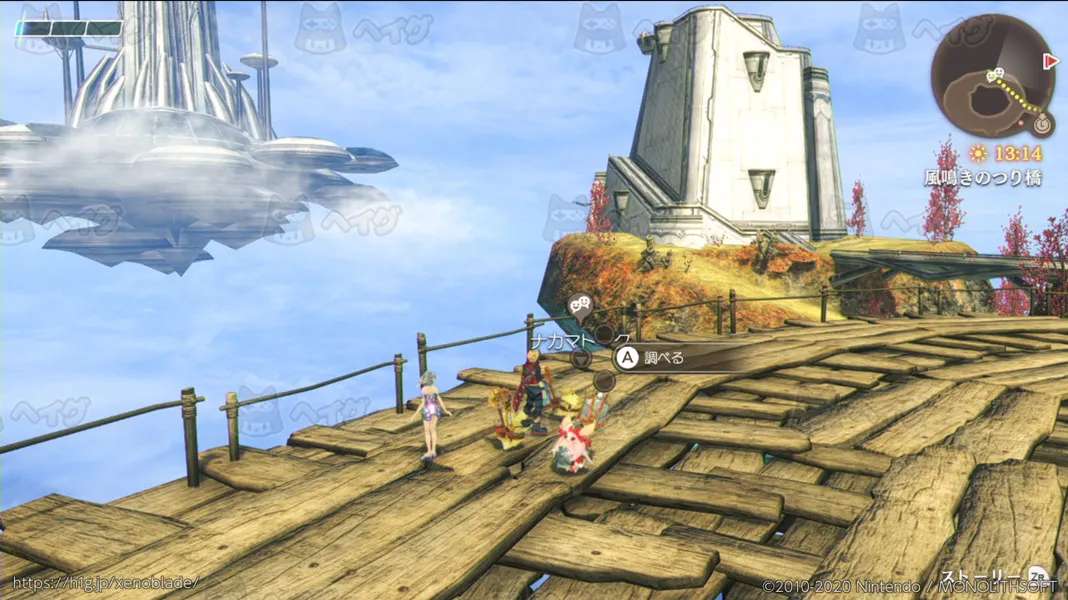Open the circular minimap
Image resolution: width=1068 pixels, height=600 pixels.
point(992,76)
